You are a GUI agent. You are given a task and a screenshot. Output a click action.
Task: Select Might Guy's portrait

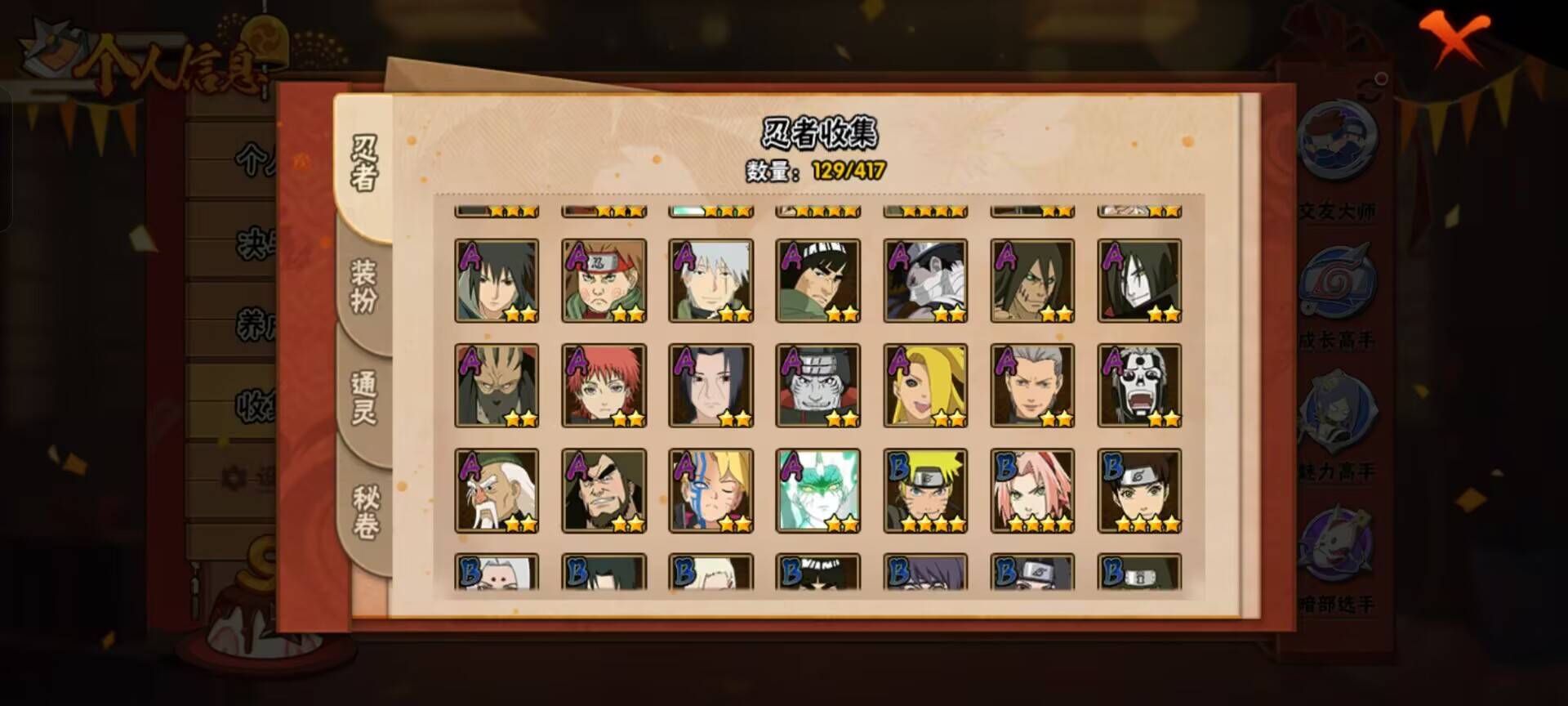817,280
